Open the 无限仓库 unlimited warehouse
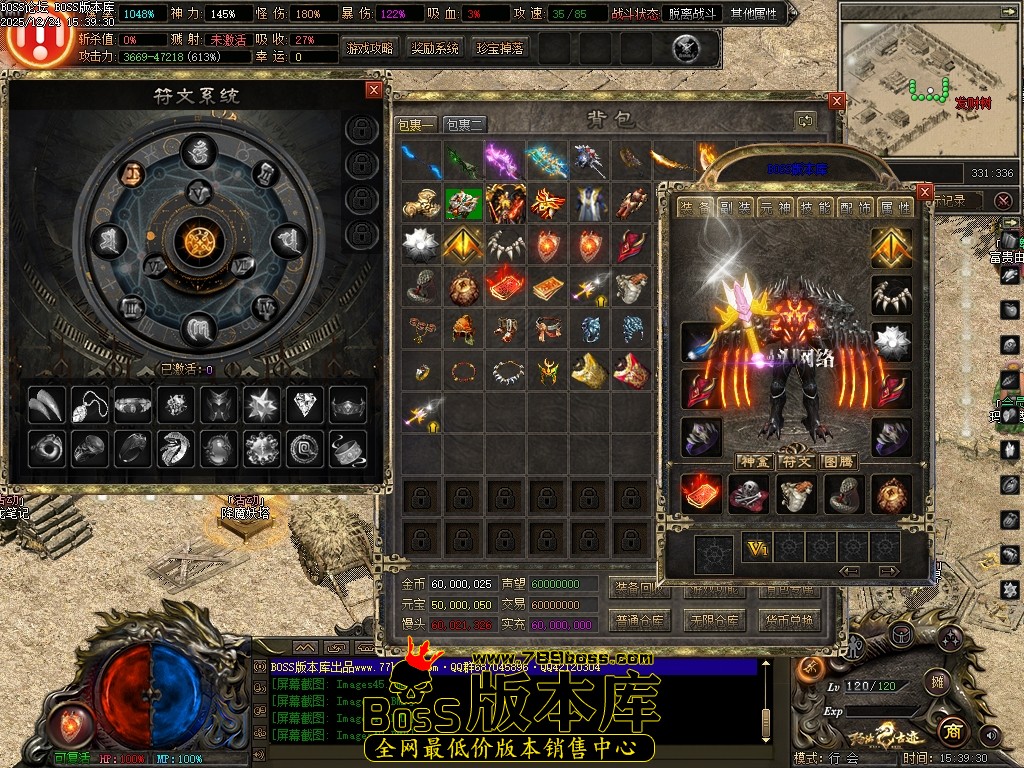 tap(714, 620)
